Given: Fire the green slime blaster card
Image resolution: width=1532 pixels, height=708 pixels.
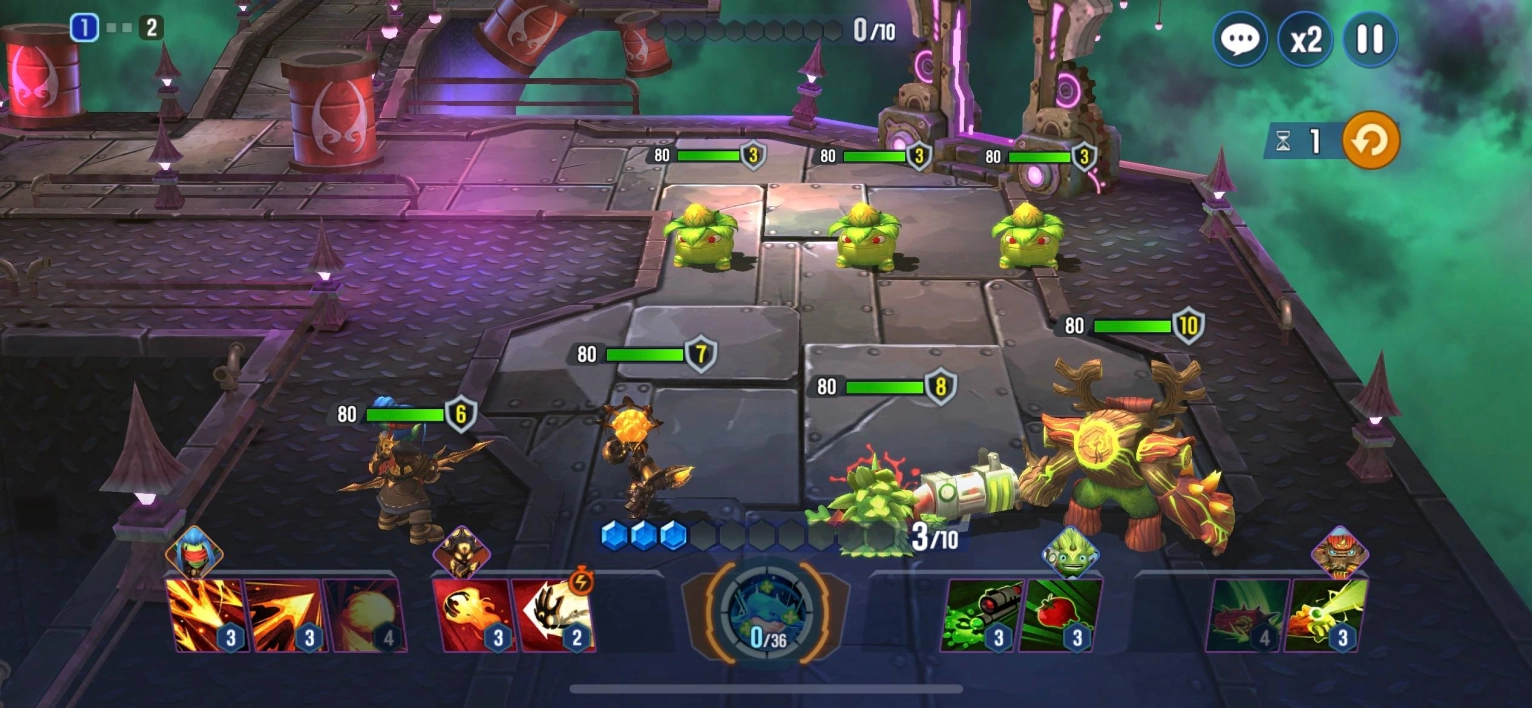Looking at the screenshot, I should [x=980, y=615].
